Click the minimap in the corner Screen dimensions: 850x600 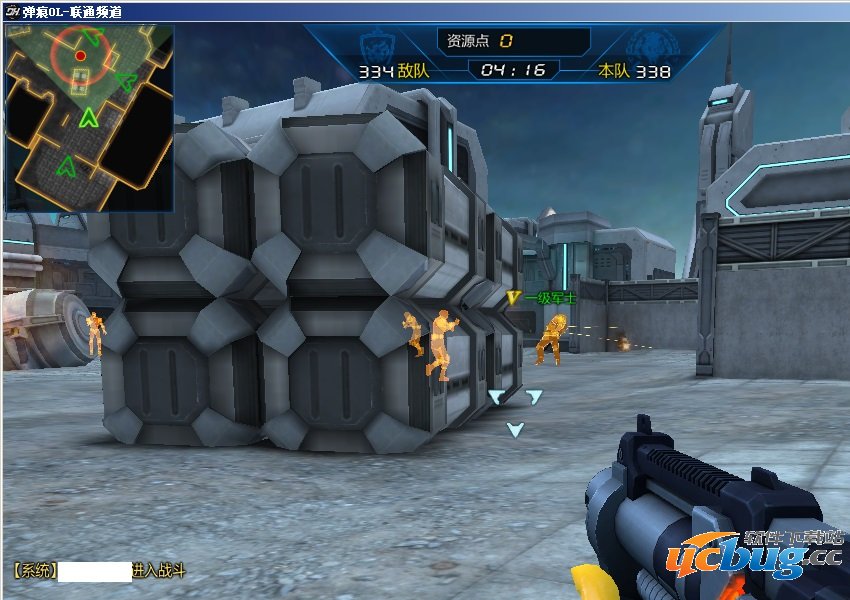coord(89,118)
